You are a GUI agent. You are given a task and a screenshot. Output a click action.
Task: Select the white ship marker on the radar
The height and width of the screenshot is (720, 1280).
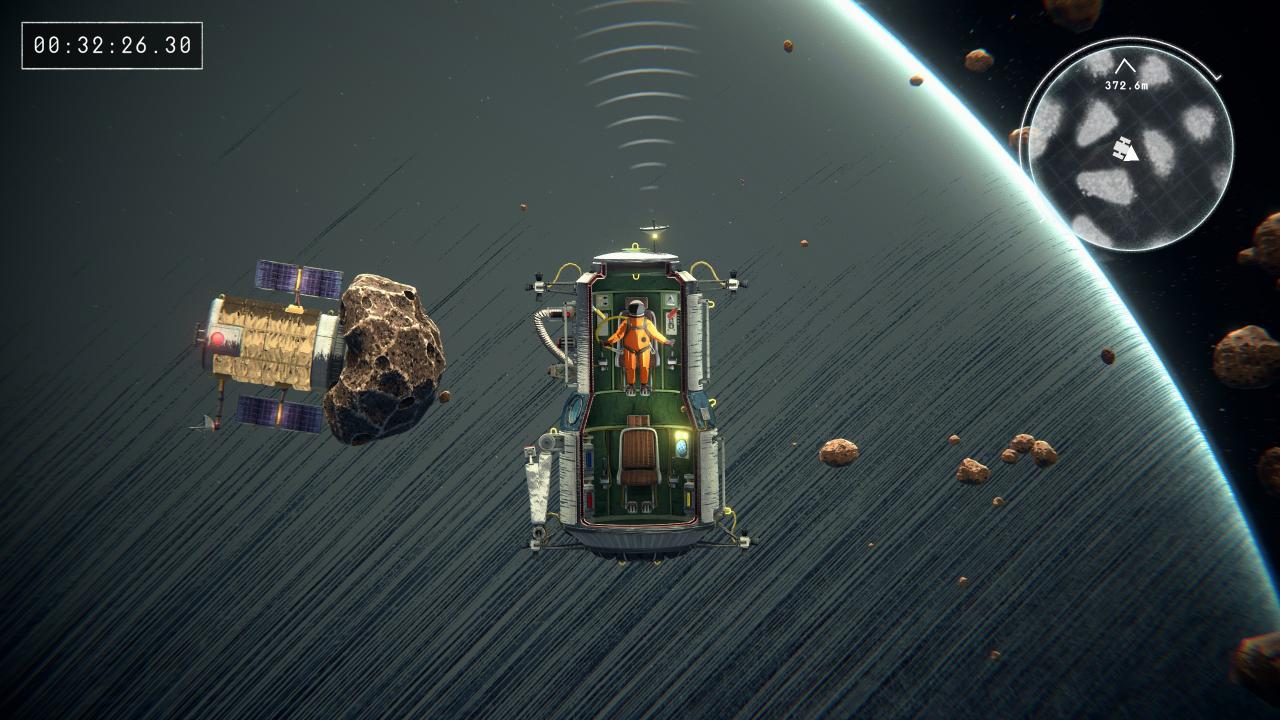pos(1127,151)
